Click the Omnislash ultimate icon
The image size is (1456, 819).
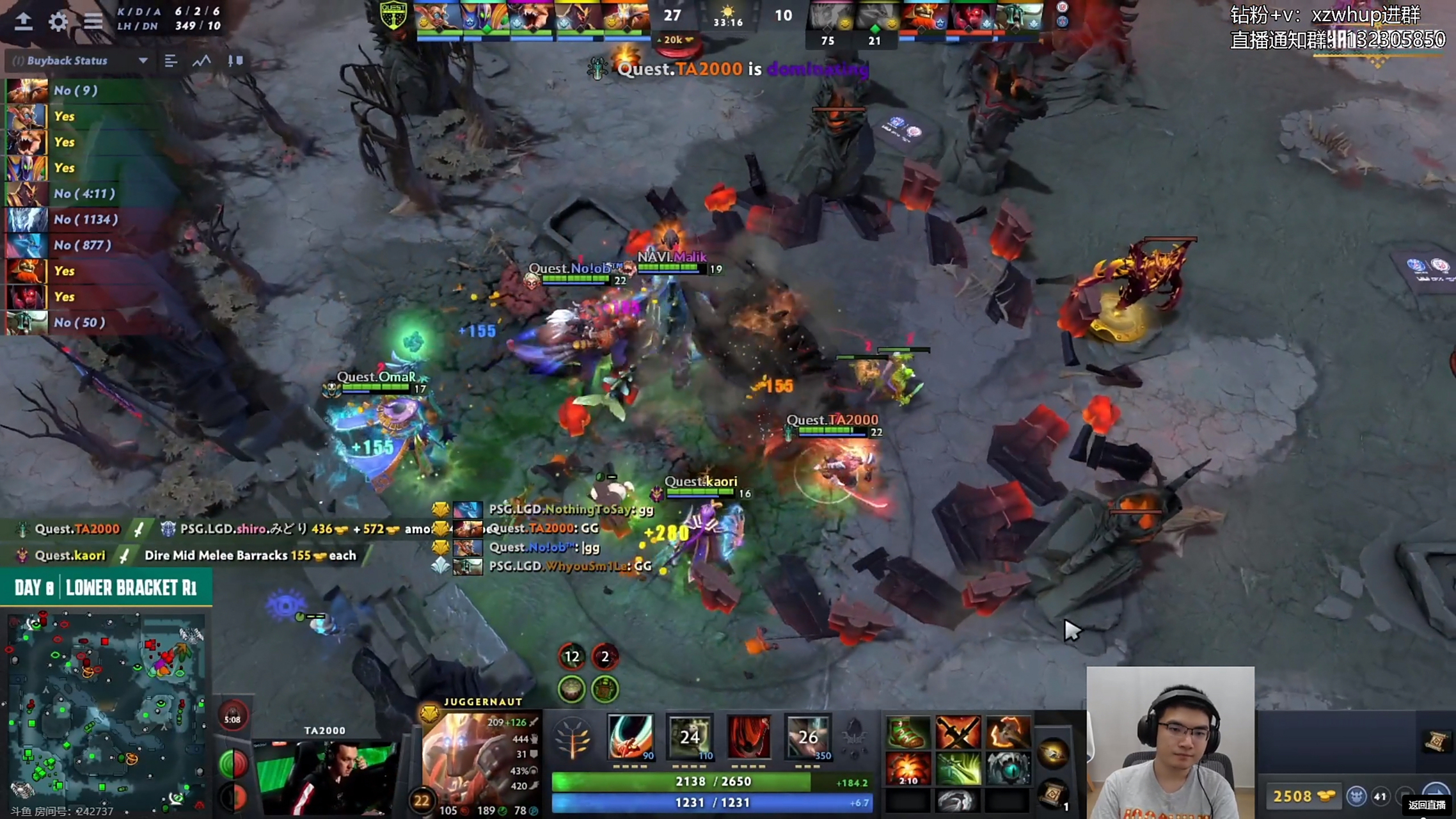807,737
